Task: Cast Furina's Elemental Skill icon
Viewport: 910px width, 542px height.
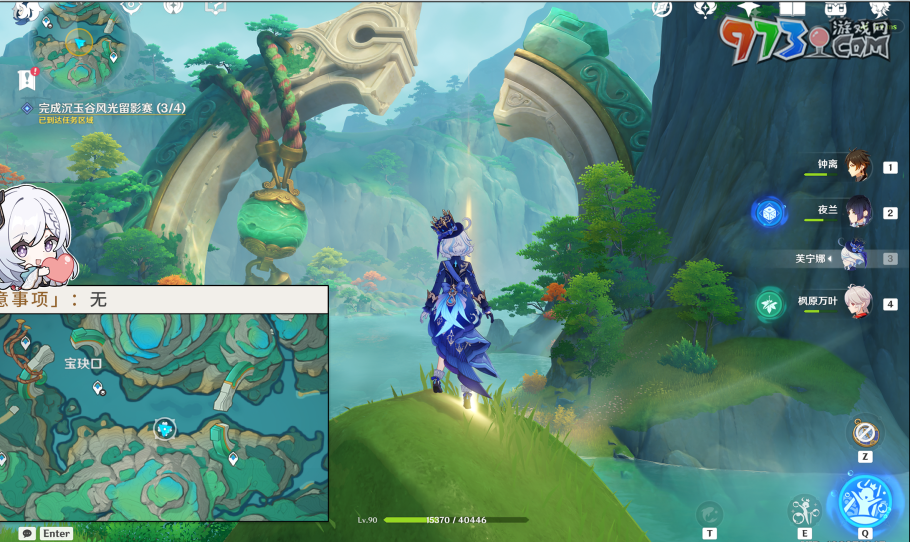Action: 805,511
